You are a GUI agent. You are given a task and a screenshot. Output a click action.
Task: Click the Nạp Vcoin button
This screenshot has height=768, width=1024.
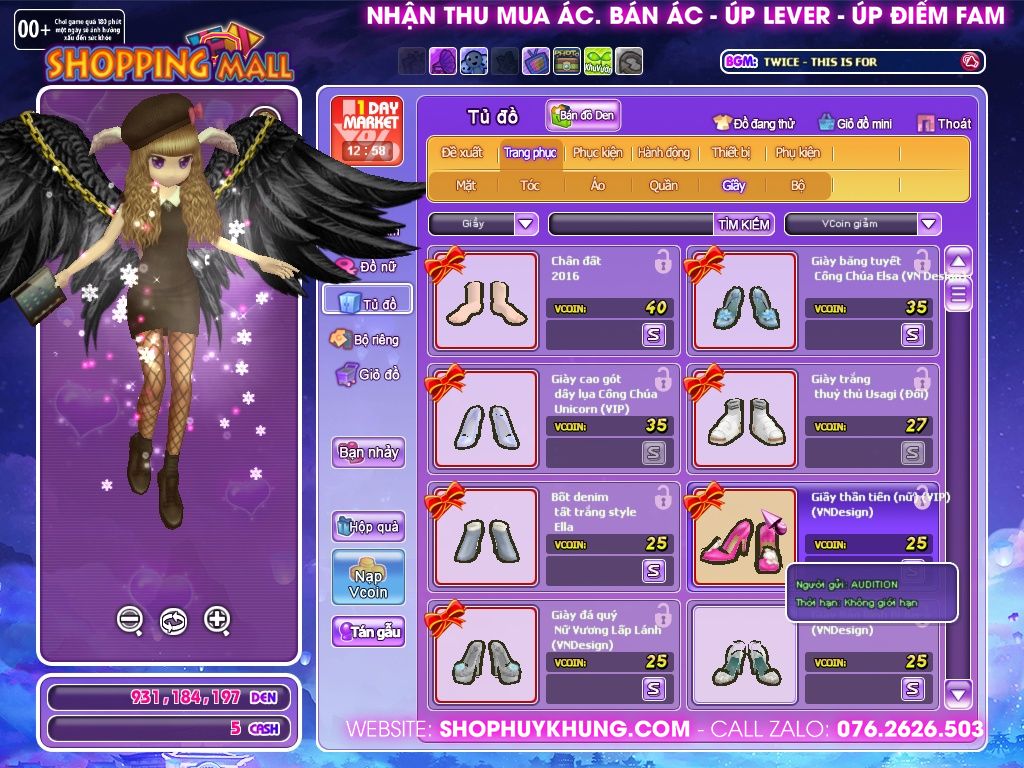[x=368, y=577]
